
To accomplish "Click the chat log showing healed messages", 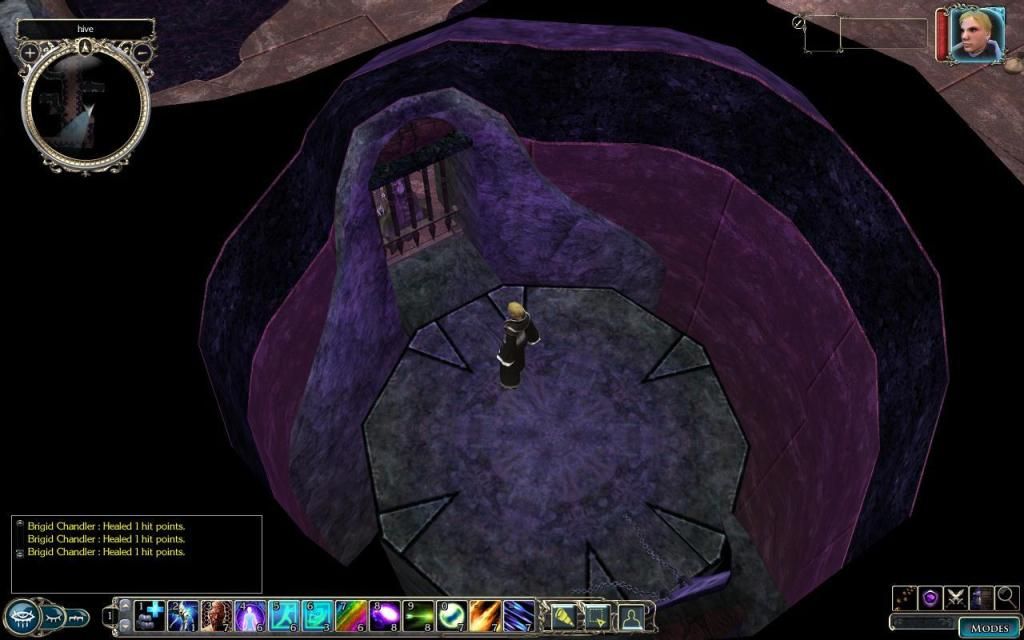I will pos(138,552).
